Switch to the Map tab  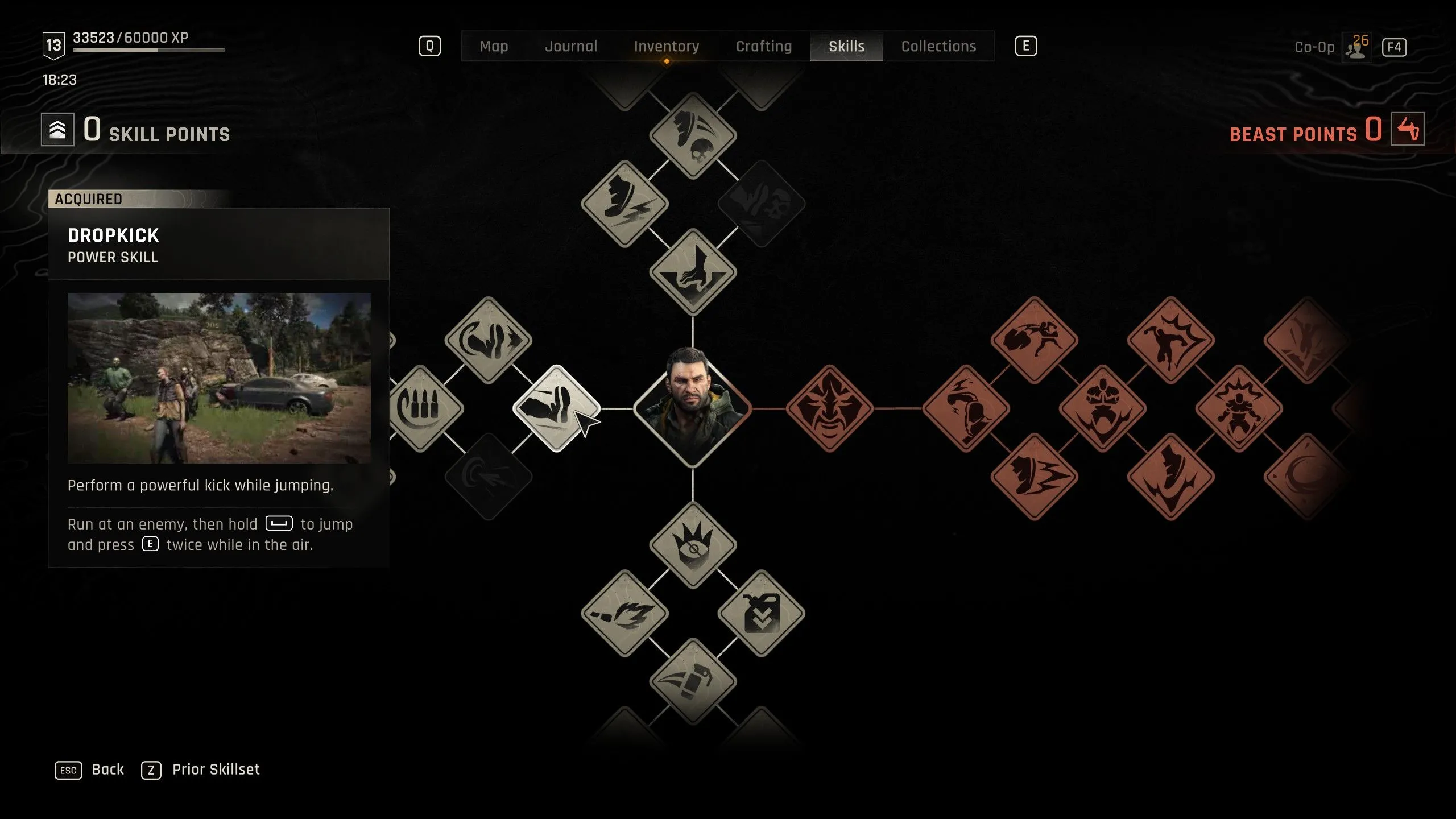point(493,46)
